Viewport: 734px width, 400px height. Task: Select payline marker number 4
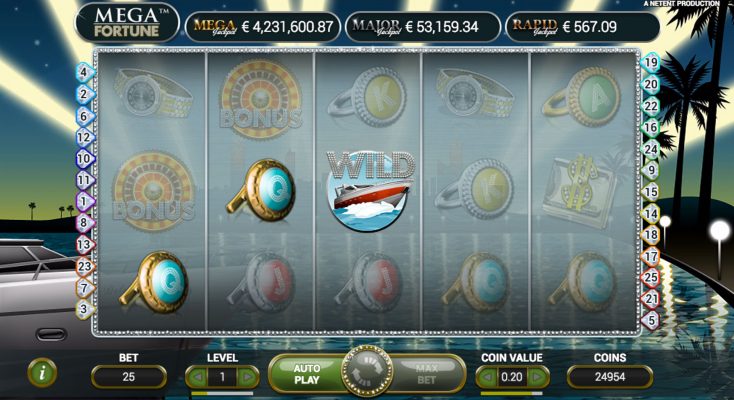coord(83,72)
